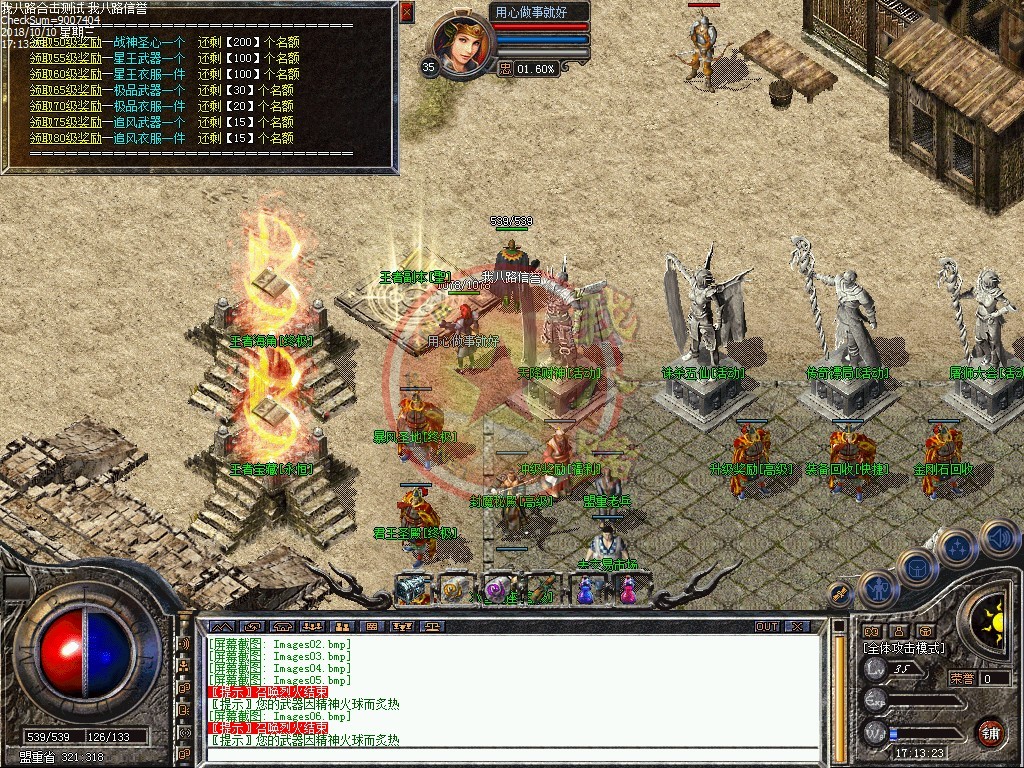Close the chat panel with X button

[x=797, y=626]
